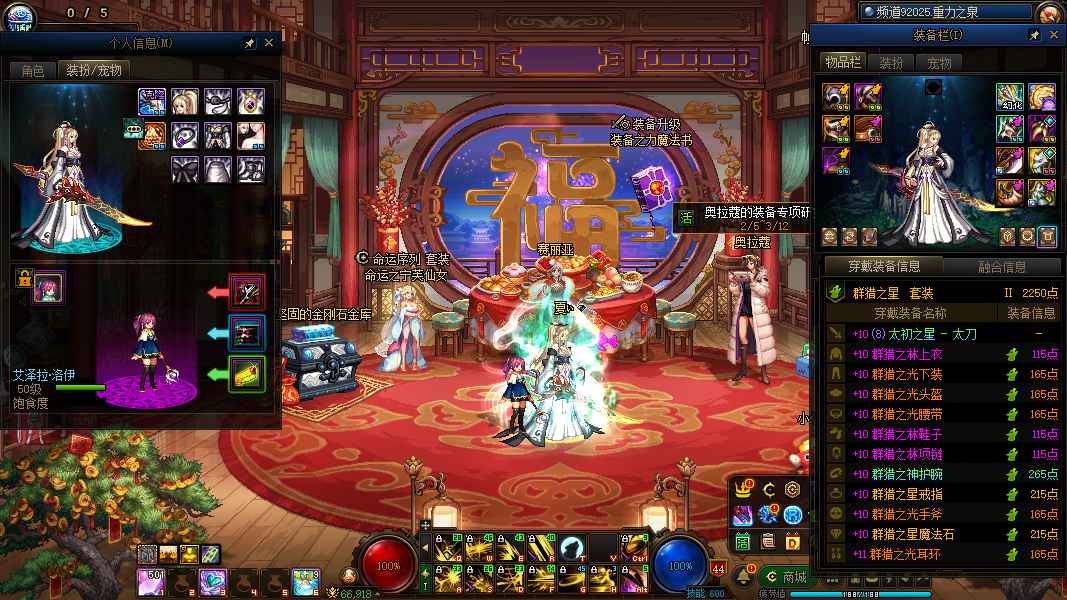Select the 穿戴装备信息 tab
This screenshot has width=1067, height=600.
(884, 266)
